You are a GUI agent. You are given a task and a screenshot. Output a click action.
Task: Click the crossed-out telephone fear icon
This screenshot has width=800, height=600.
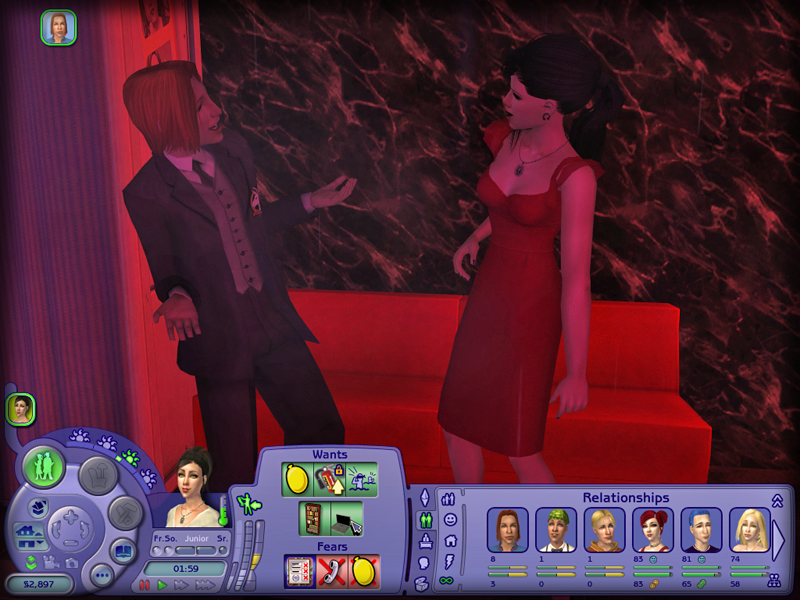(x=331, y=572)
